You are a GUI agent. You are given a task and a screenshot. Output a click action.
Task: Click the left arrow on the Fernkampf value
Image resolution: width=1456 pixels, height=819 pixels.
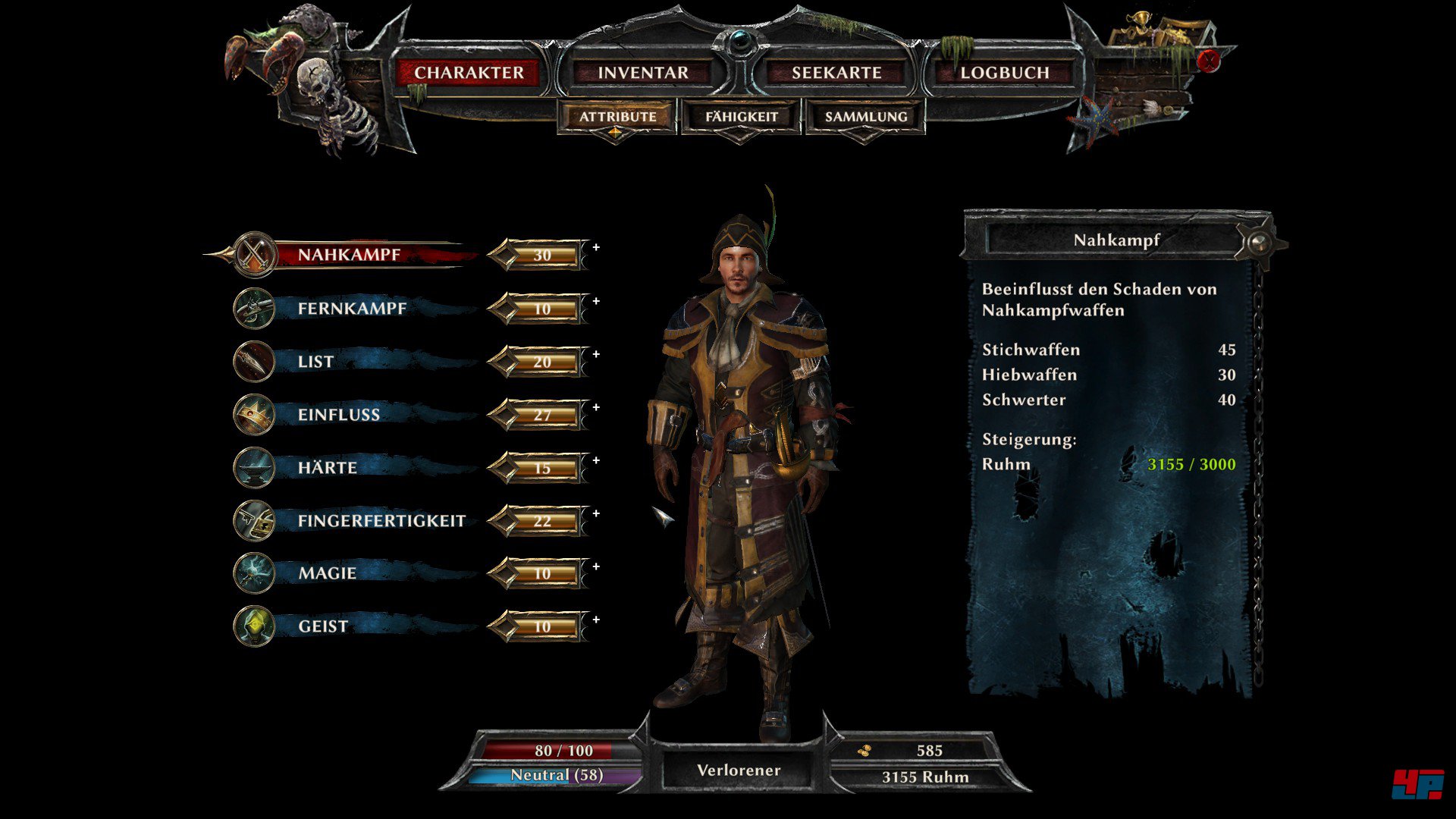point(502,309)
